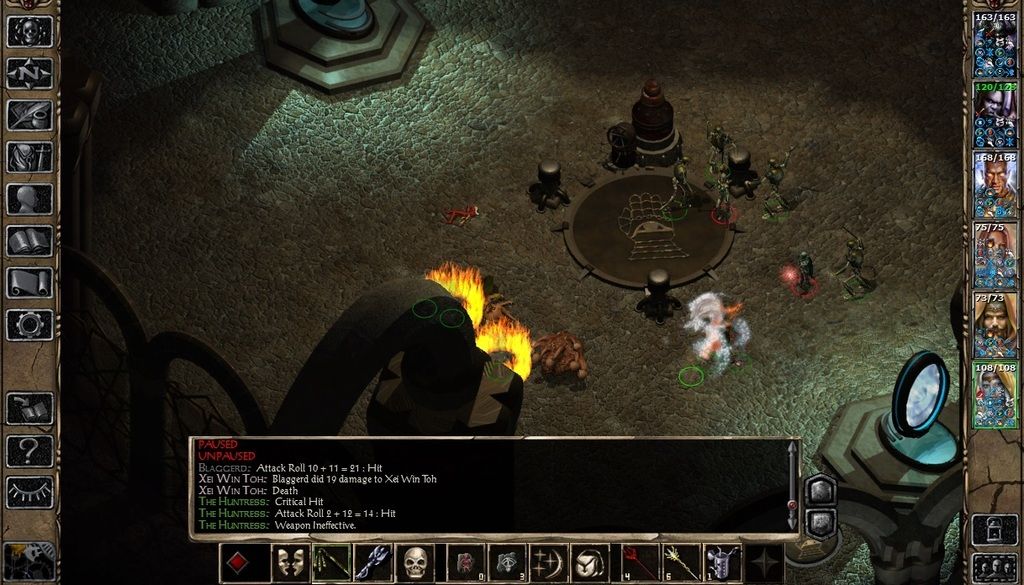Open the stars and crescent spell button
This screenshot has width=1024, height=585.
coord(549,563)
